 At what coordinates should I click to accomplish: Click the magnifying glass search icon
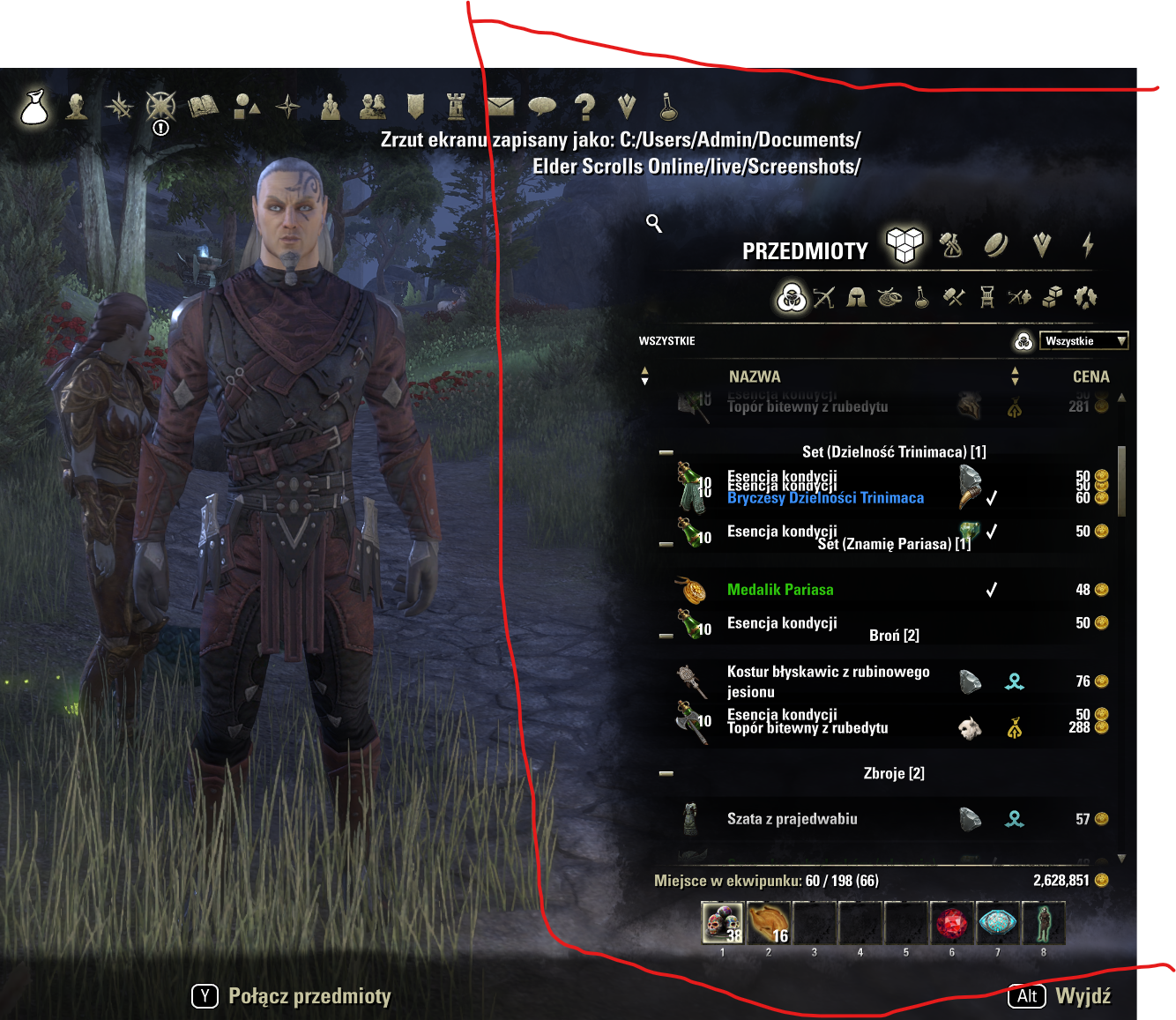[654, 223]
